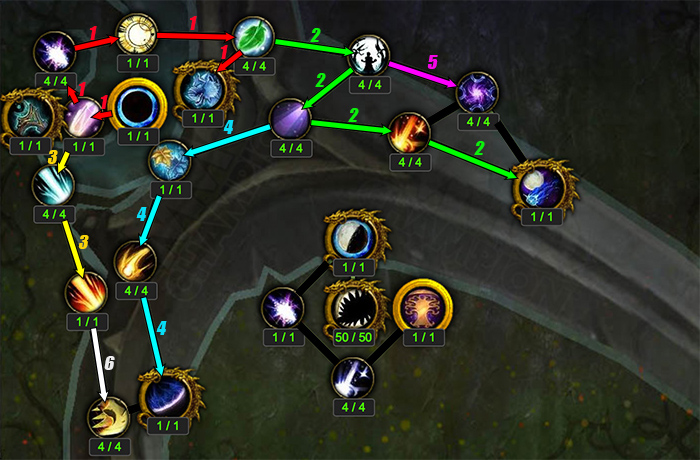
Task: Choose the tree in gold ring trait
Action: [421, 306]
